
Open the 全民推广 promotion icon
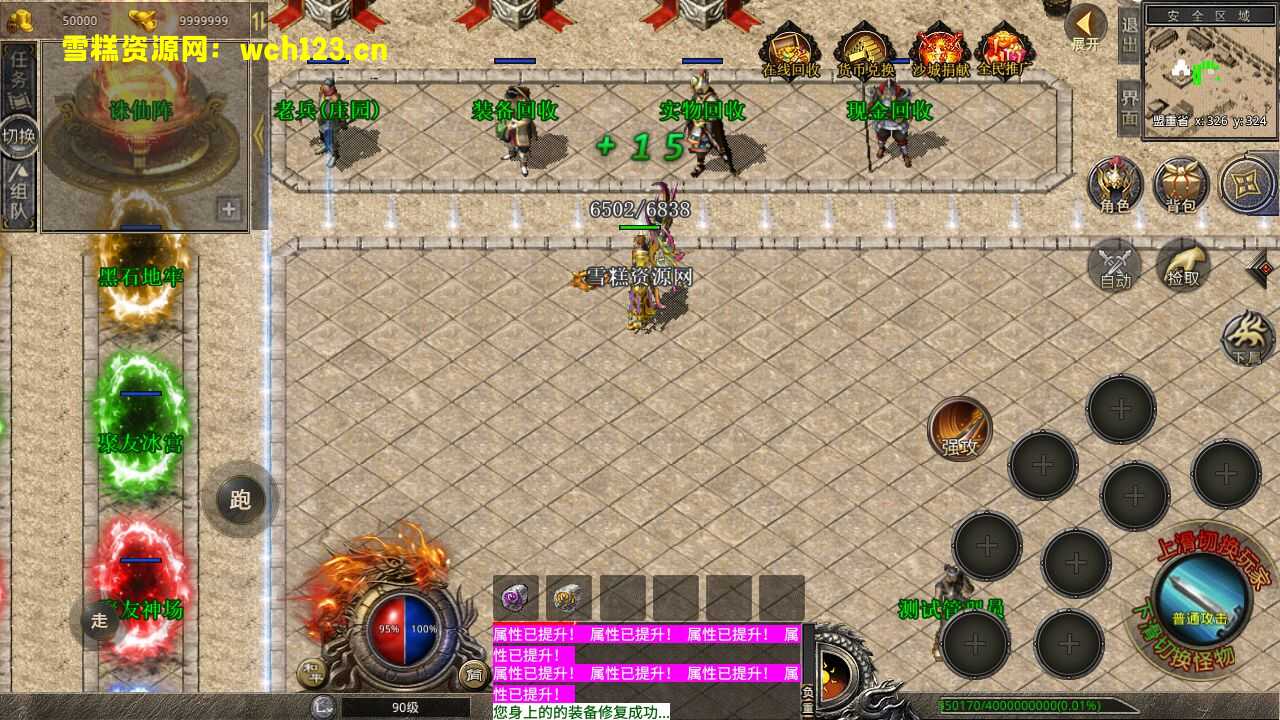coord(1003,52)
